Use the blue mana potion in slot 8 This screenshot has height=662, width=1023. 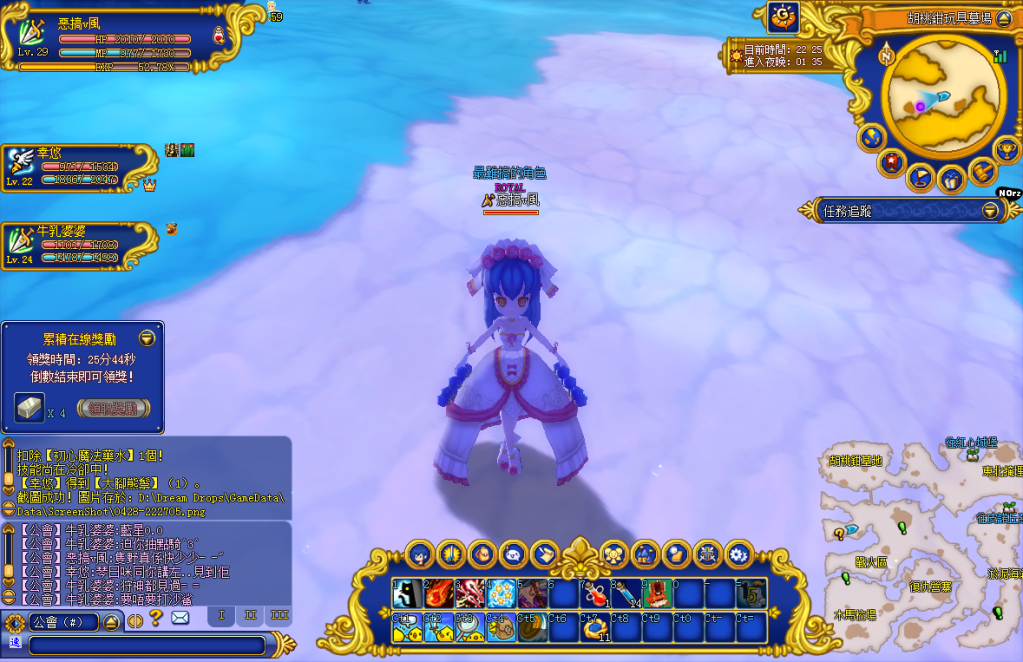626,593
